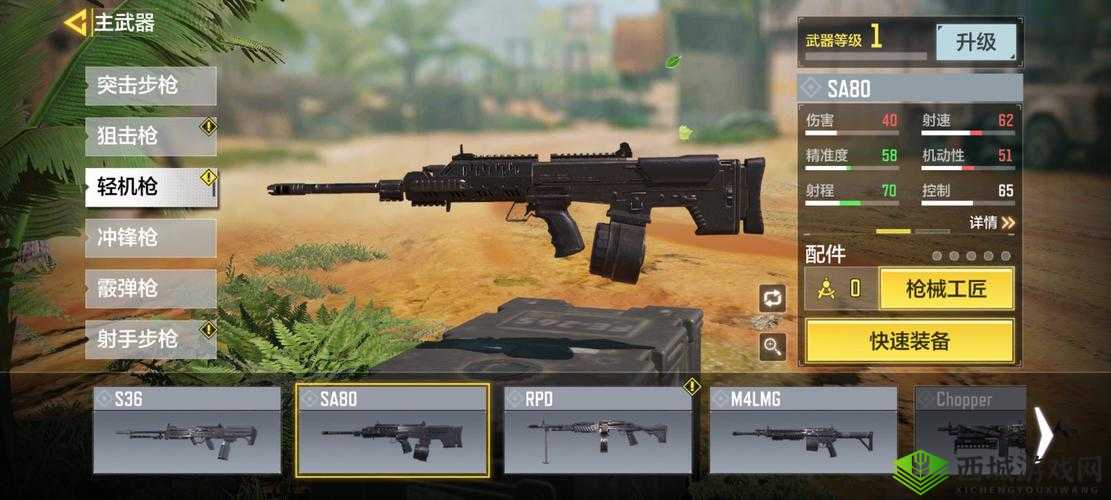Select the 射手步枪 category

[150, 339]
